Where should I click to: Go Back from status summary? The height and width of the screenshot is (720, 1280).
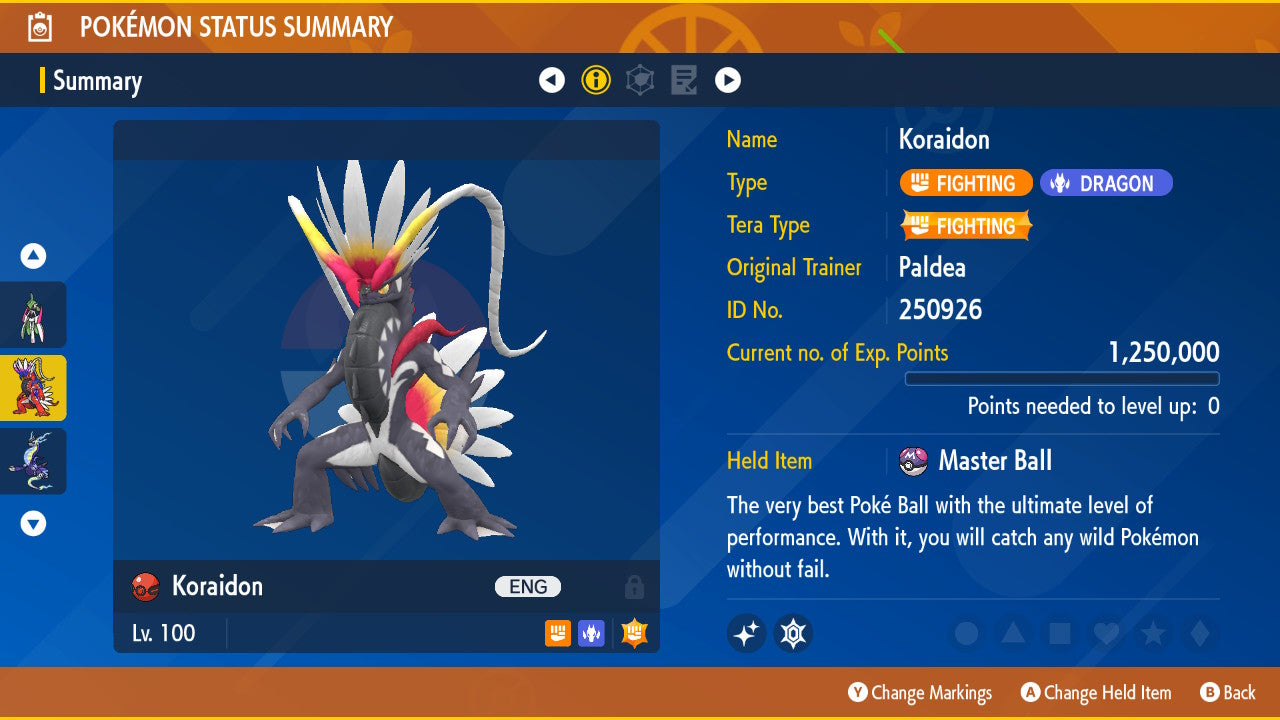pyautogui.click(x=1228, y=692)
